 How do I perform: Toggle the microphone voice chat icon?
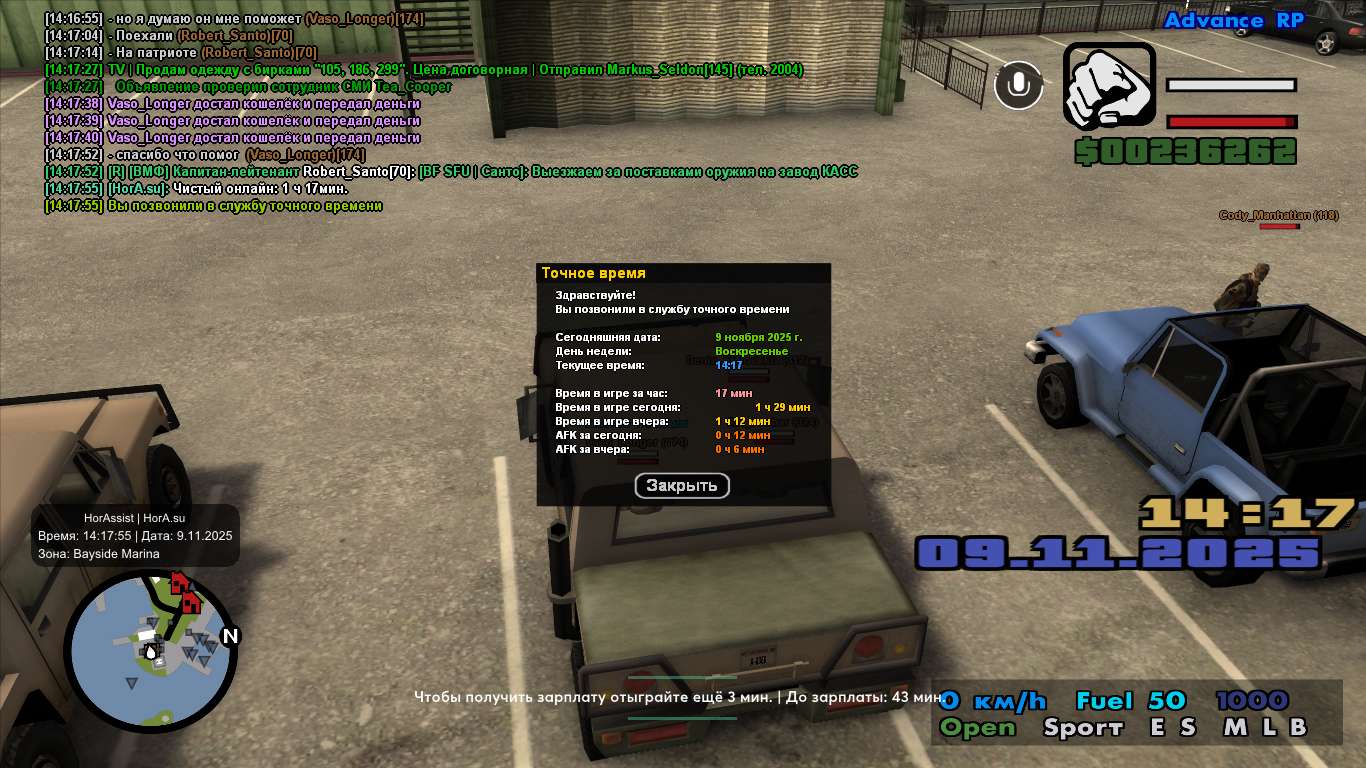point(1018,85)
